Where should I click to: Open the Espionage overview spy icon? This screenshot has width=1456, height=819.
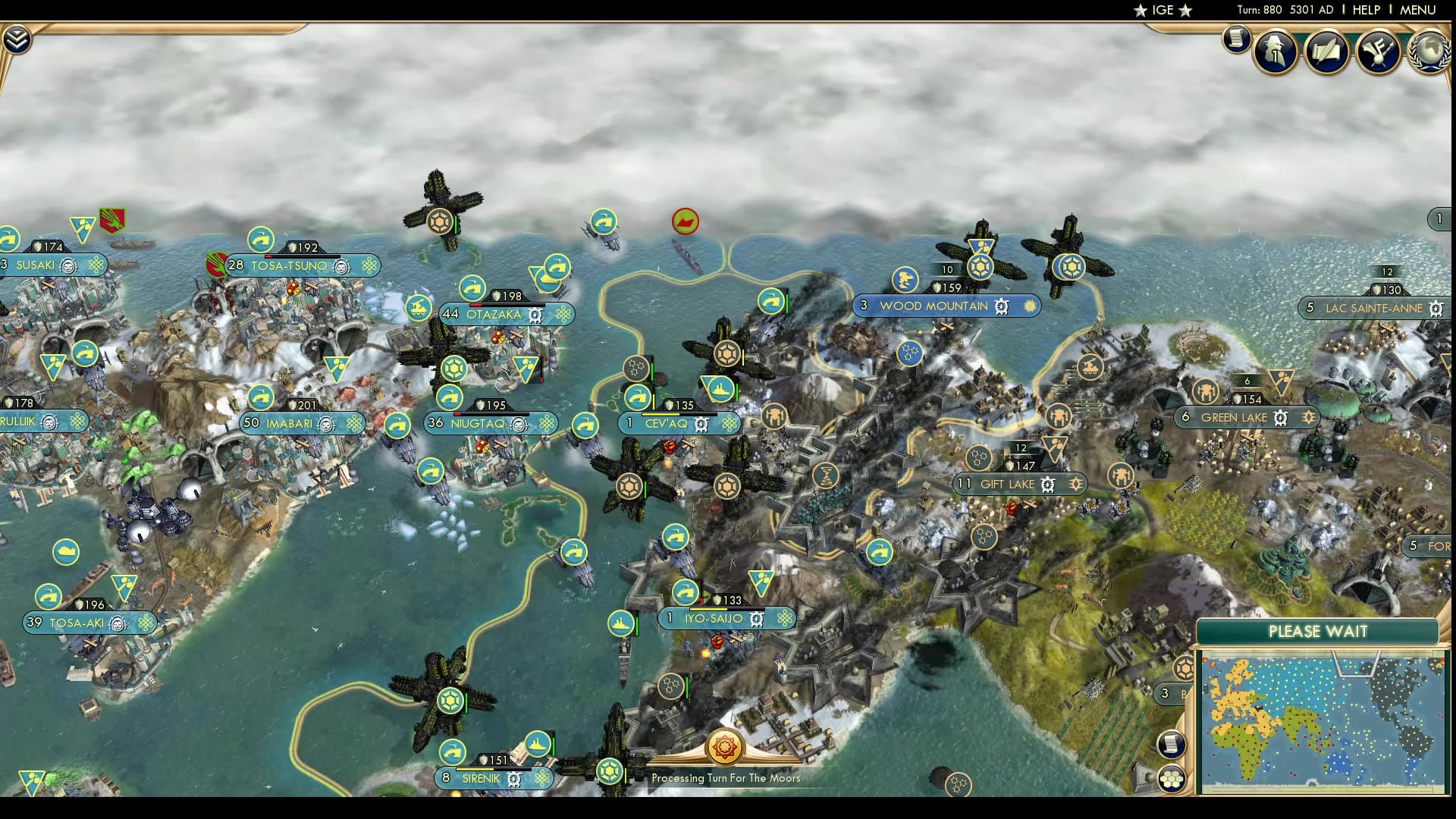click(x=1274, y=50)
